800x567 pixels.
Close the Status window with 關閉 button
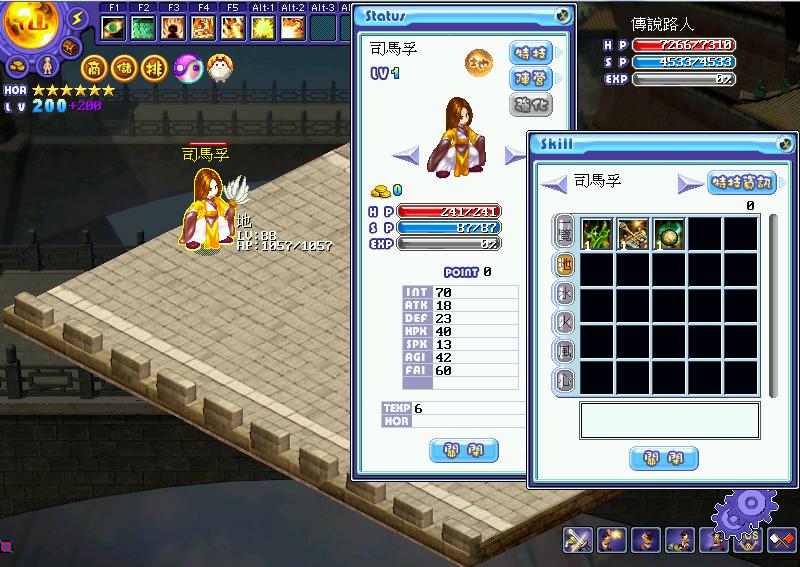tap(463, 450)
